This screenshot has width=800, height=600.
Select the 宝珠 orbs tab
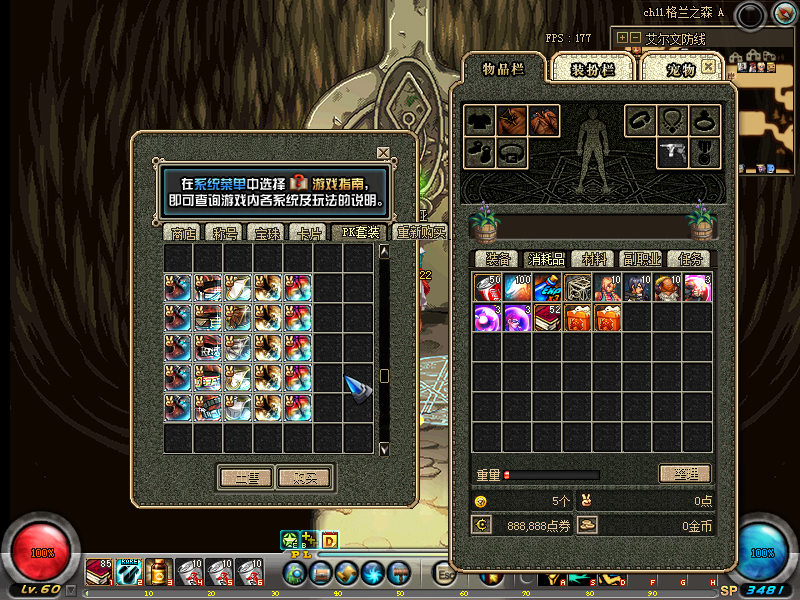[x=268, y=233]
